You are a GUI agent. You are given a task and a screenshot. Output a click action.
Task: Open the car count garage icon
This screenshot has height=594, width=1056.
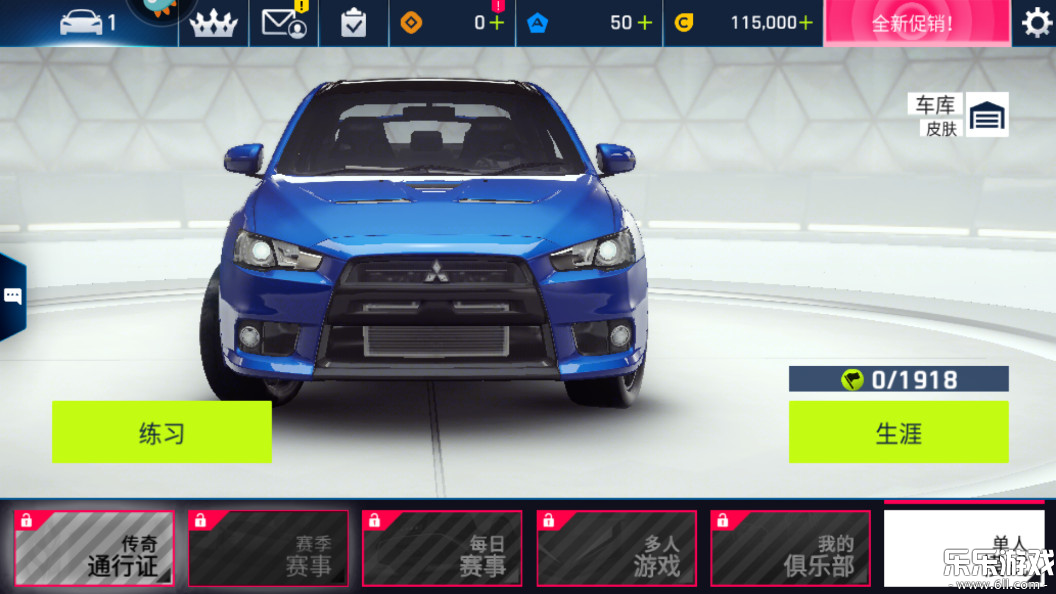coord(88,22)
